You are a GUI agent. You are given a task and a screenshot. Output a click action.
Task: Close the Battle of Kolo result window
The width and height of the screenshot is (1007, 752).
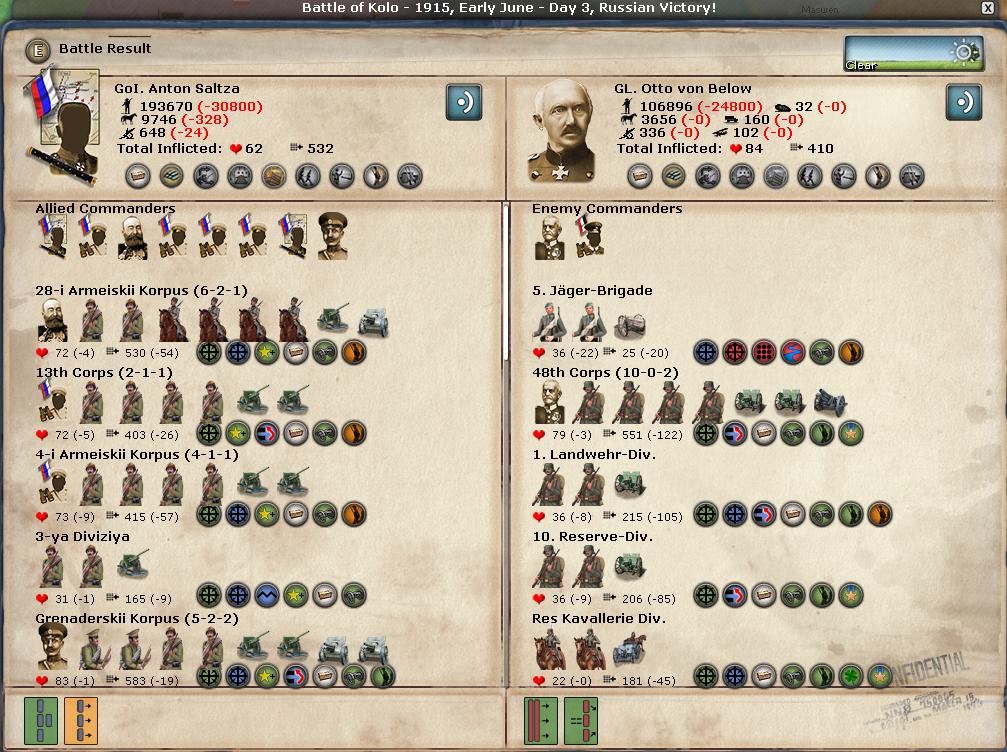click(x=989, y=9)
